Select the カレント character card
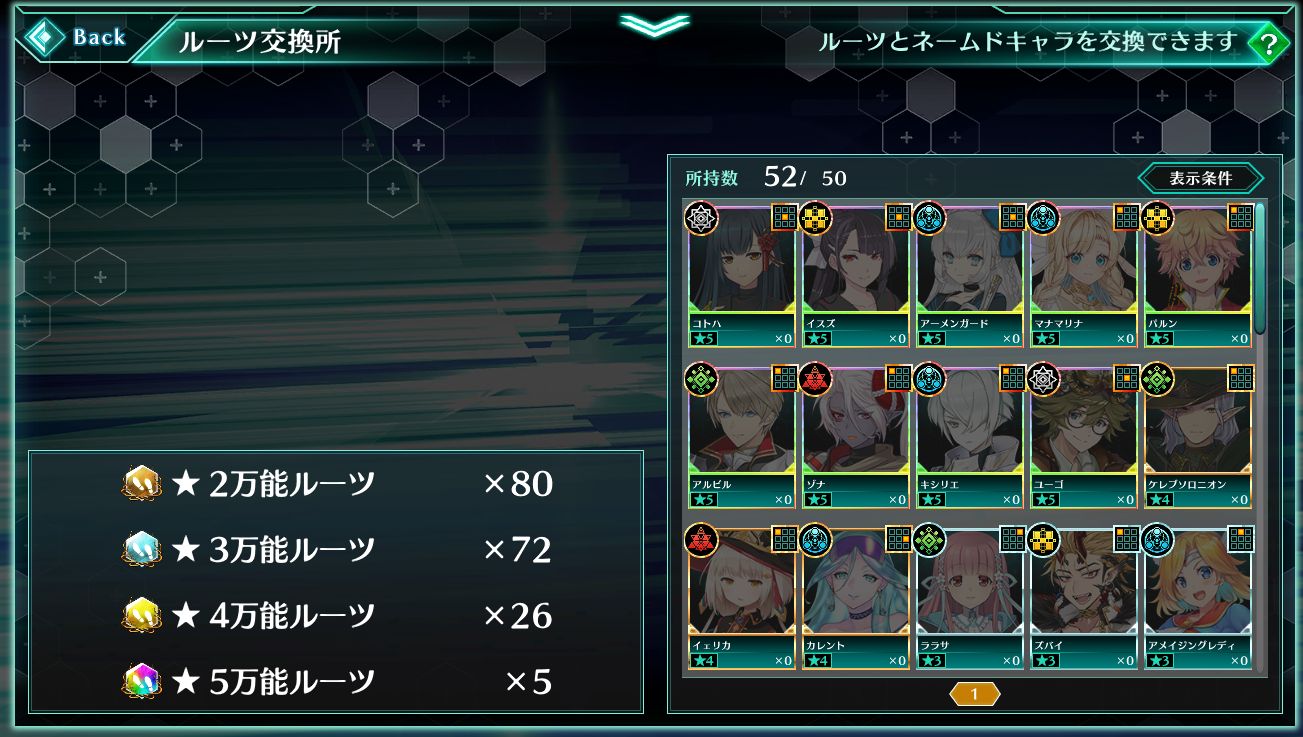Image resolution: width=1303 pixels, height=737 pixels. 855,597
